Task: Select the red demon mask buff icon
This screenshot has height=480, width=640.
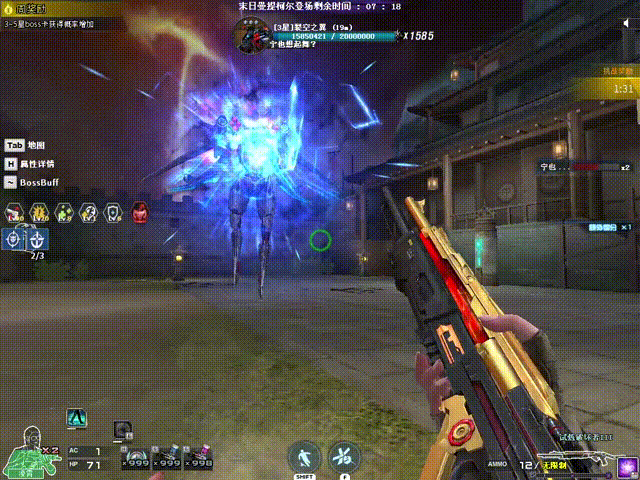Action: 139,212
